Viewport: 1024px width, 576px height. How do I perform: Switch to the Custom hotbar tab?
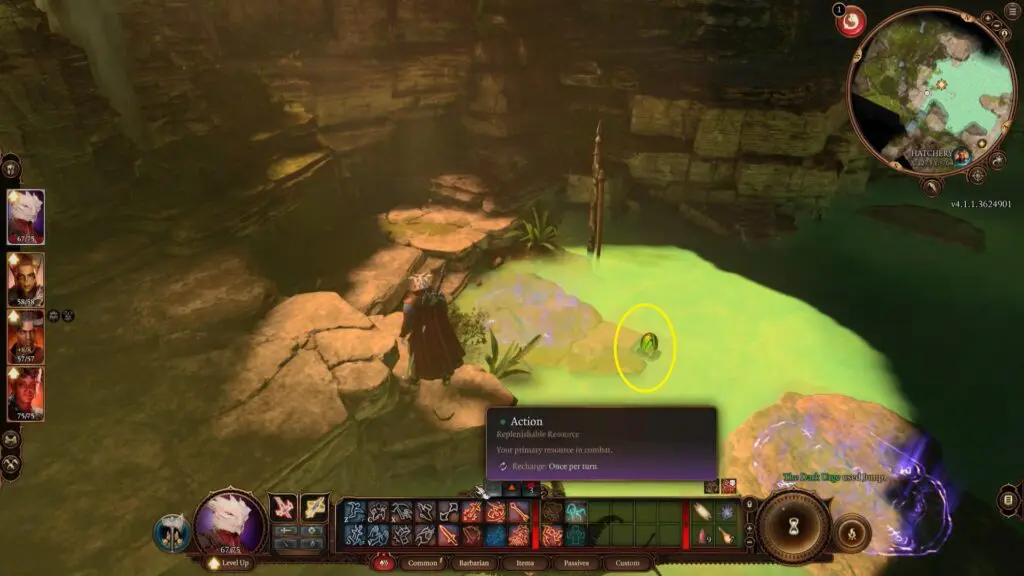coord(627,563)
